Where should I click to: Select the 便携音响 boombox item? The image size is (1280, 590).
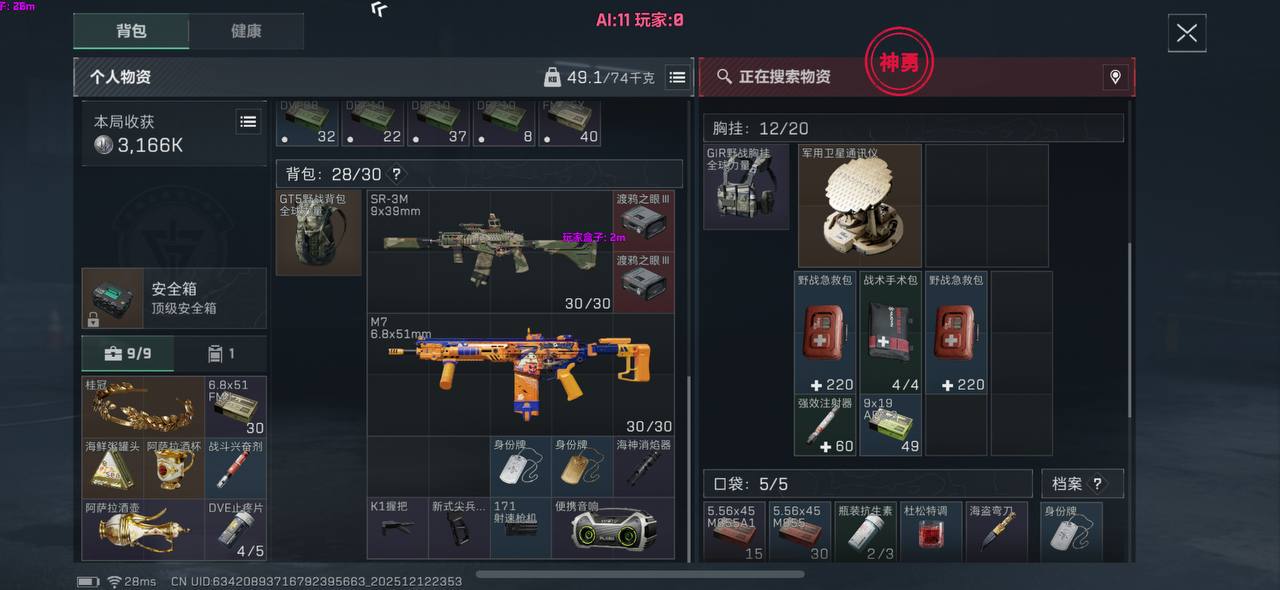point(612,528)
